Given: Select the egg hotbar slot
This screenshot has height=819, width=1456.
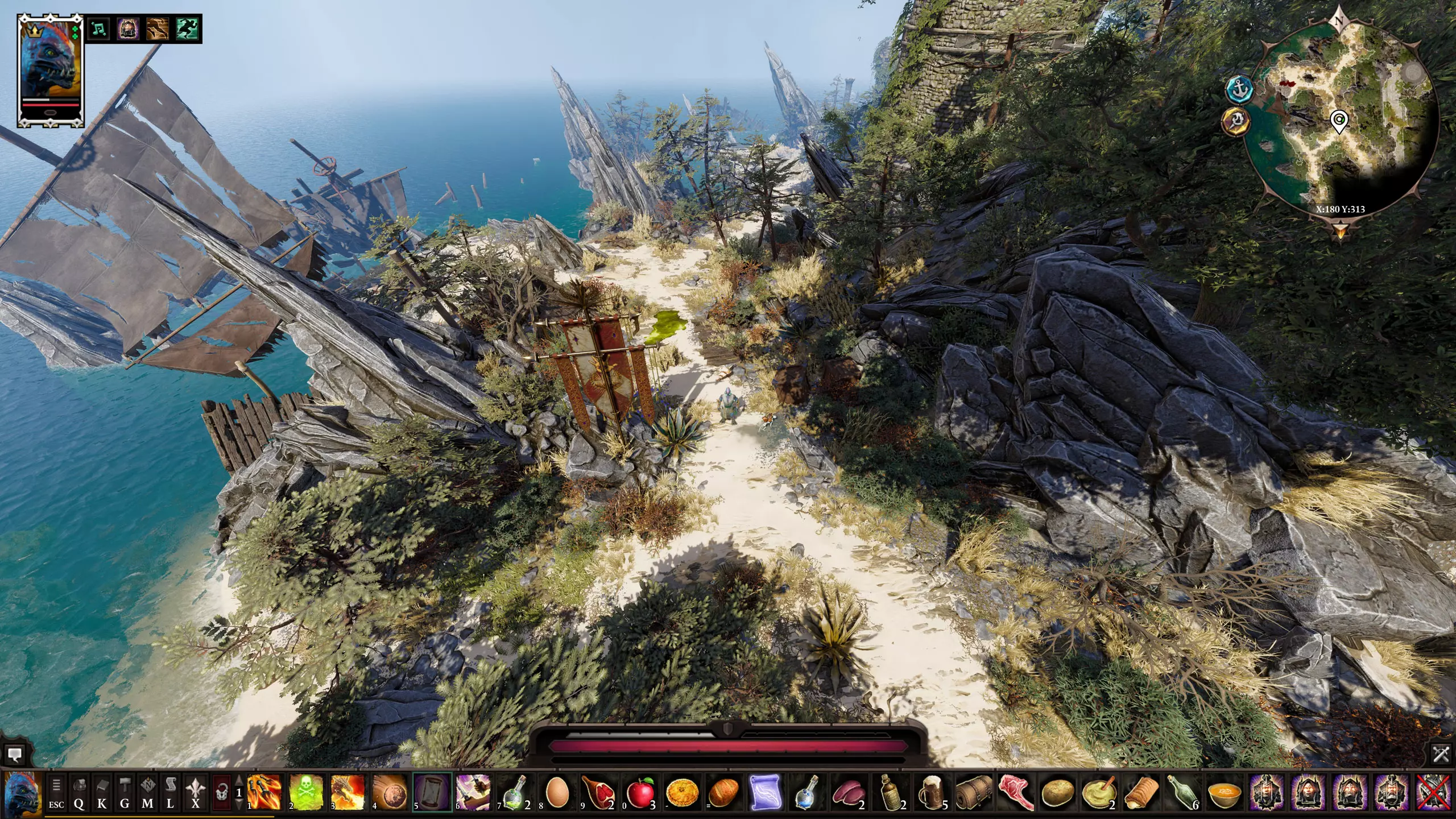Looking at the screenshot, I should tap(557, 792).
